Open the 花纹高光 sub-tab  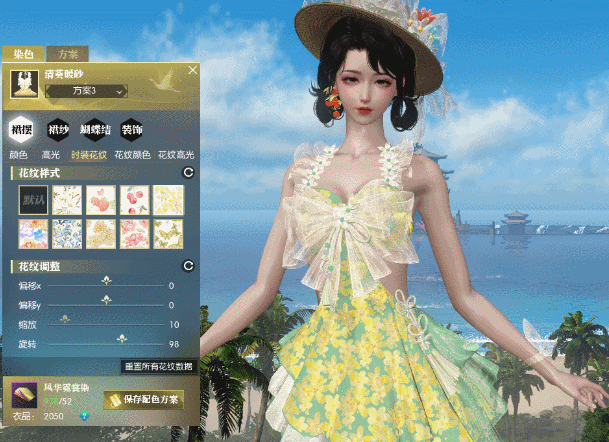pyautogui.click(x=176, y=155)
